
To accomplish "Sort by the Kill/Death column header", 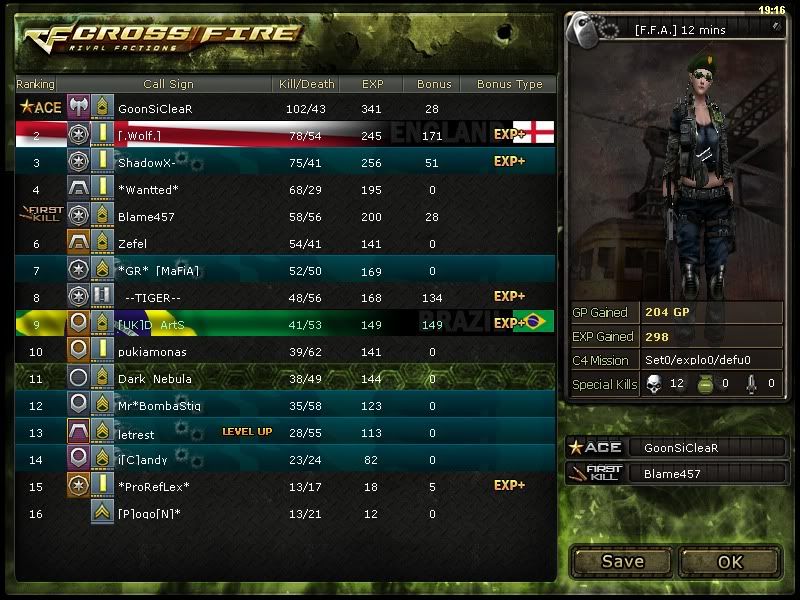I will click(x=305, y=84).
